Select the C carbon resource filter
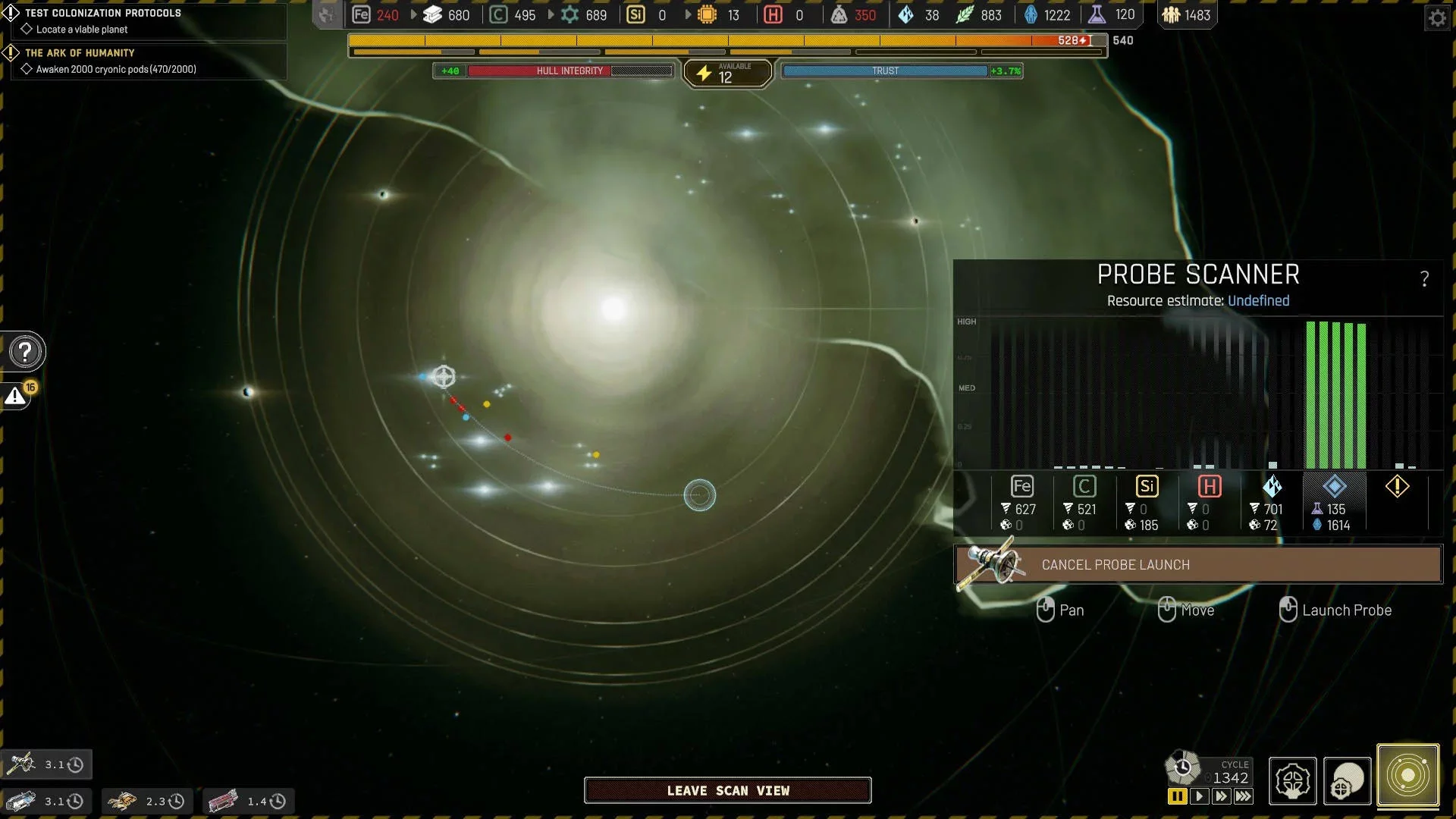The width and height of the screenshot is (1456, 819). [1084, 487]
